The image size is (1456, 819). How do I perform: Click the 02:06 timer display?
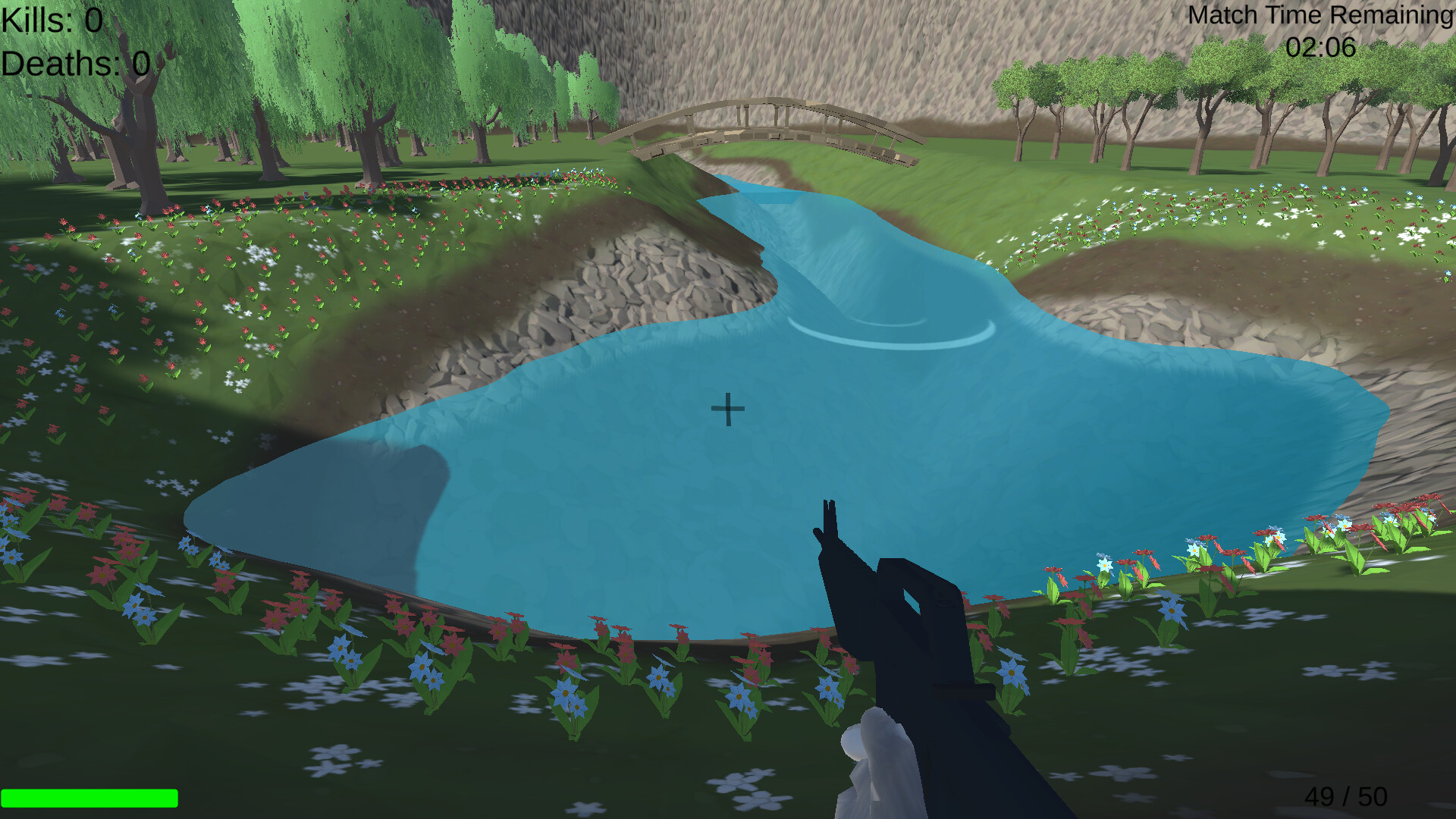(x=1319, y=47)
